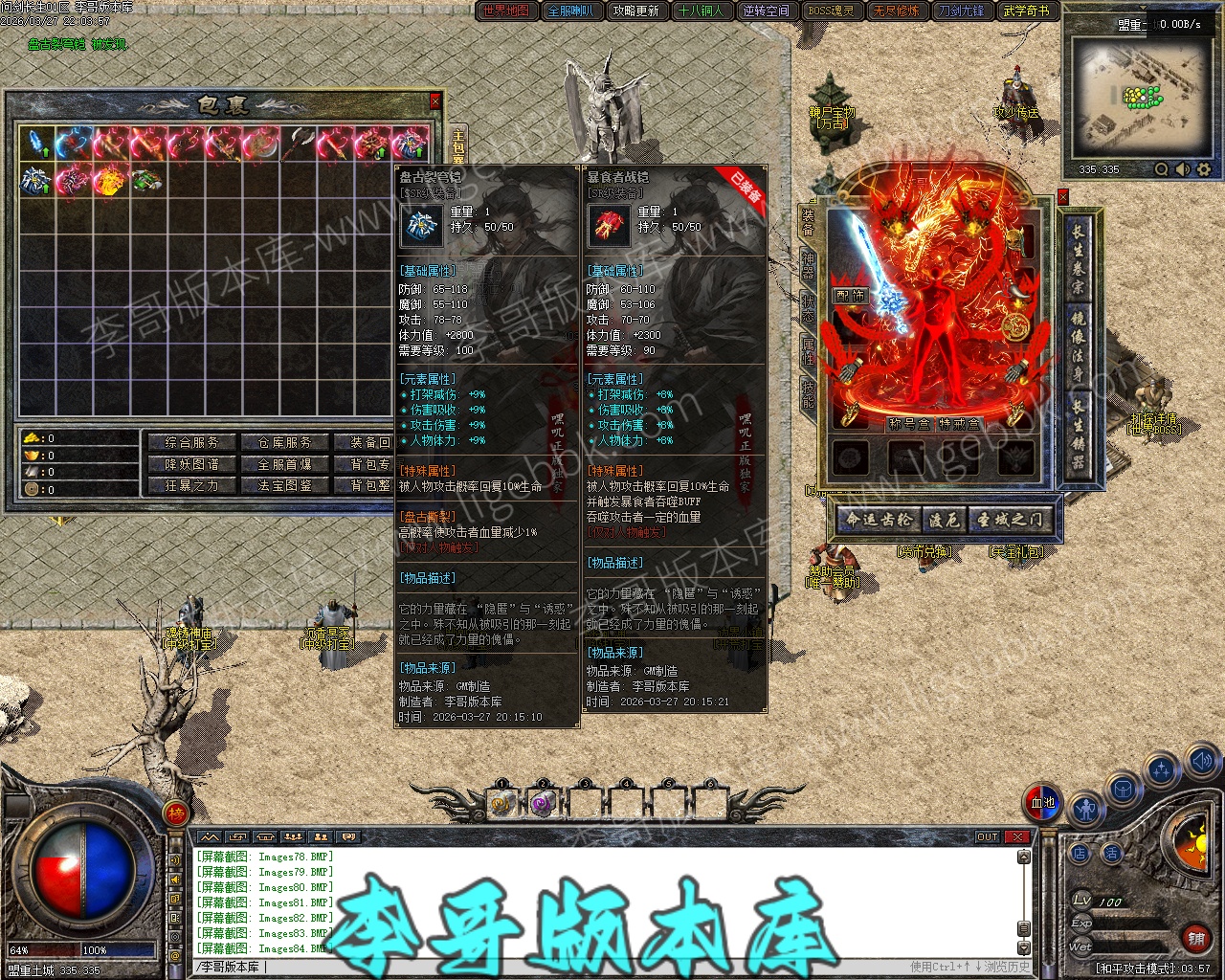Open the BOSS魂灵 menu entry
Screen dimensions: 1225x980
point(831,11)
